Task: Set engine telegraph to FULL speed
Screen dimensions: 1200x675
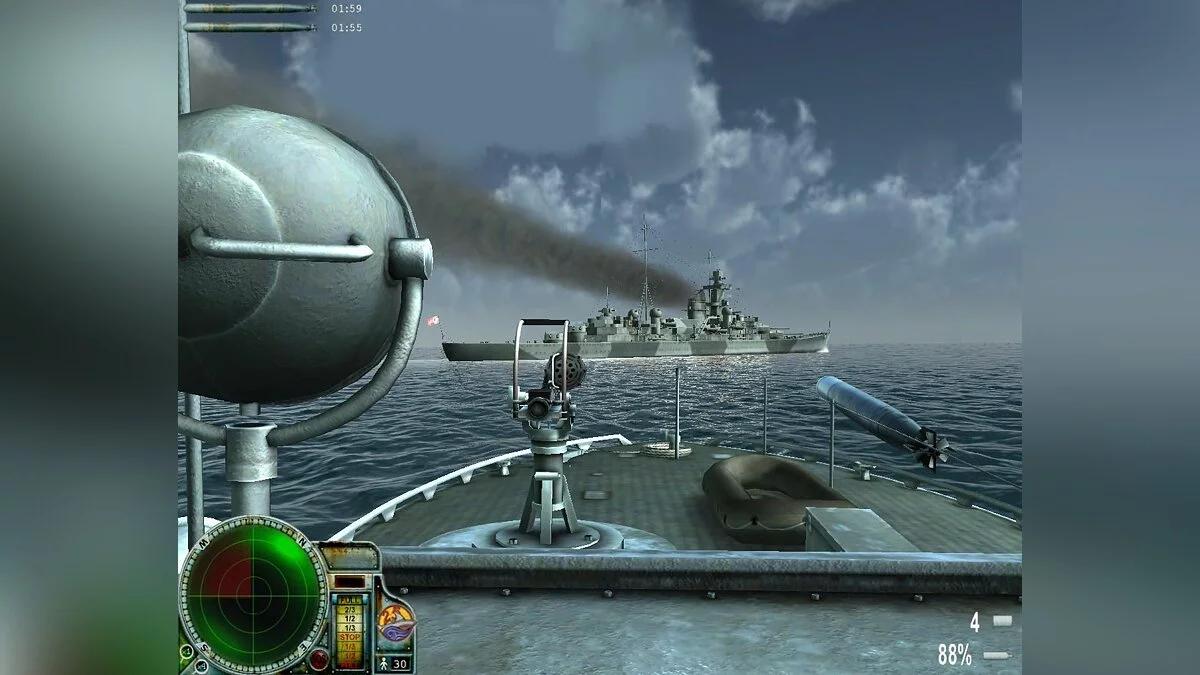Action: coord(350,600)
